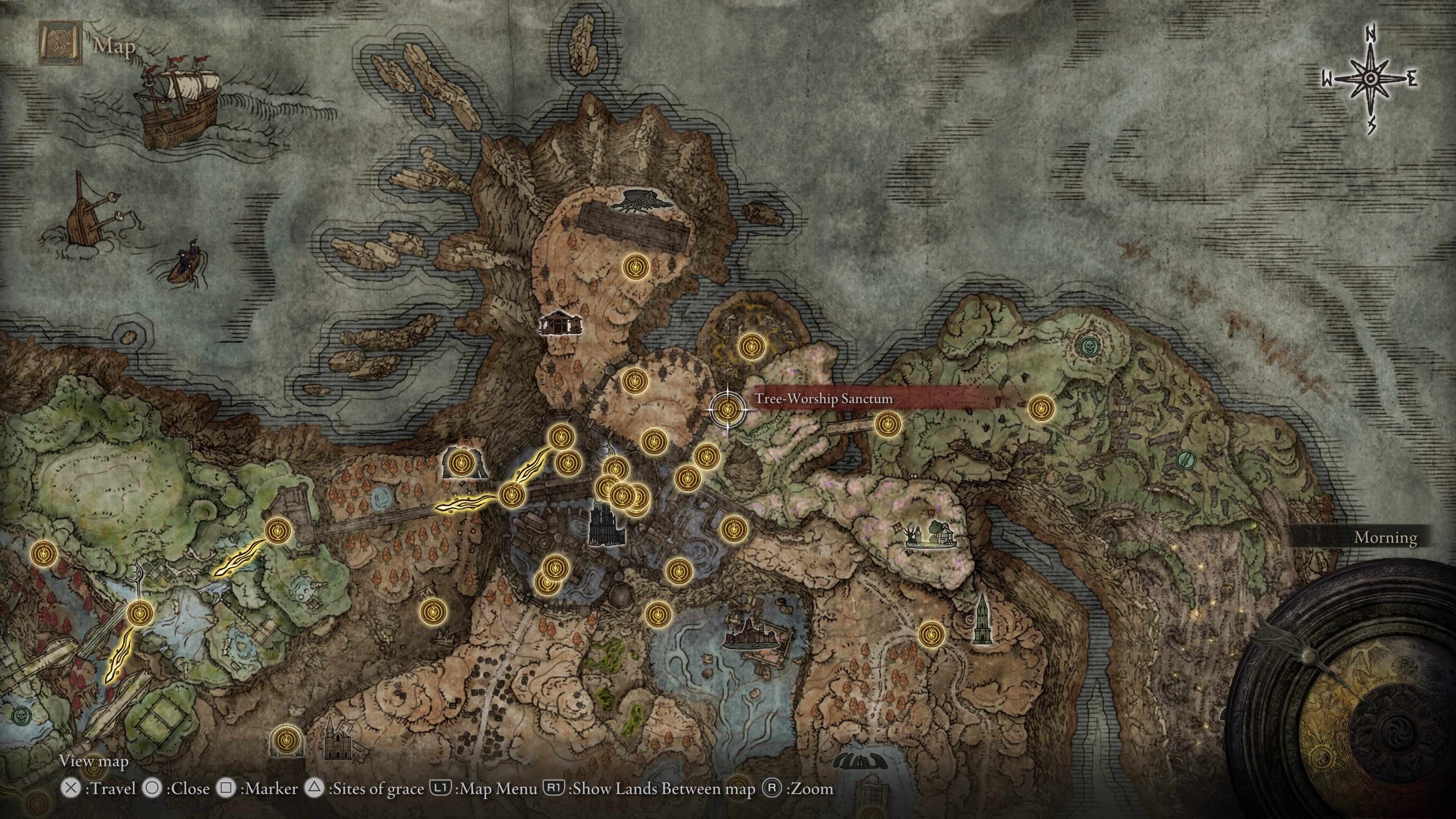Viewport: 1456px width, 819px height.
Task: Select the easternmost site of grace marker
Action: (1041, 408)
